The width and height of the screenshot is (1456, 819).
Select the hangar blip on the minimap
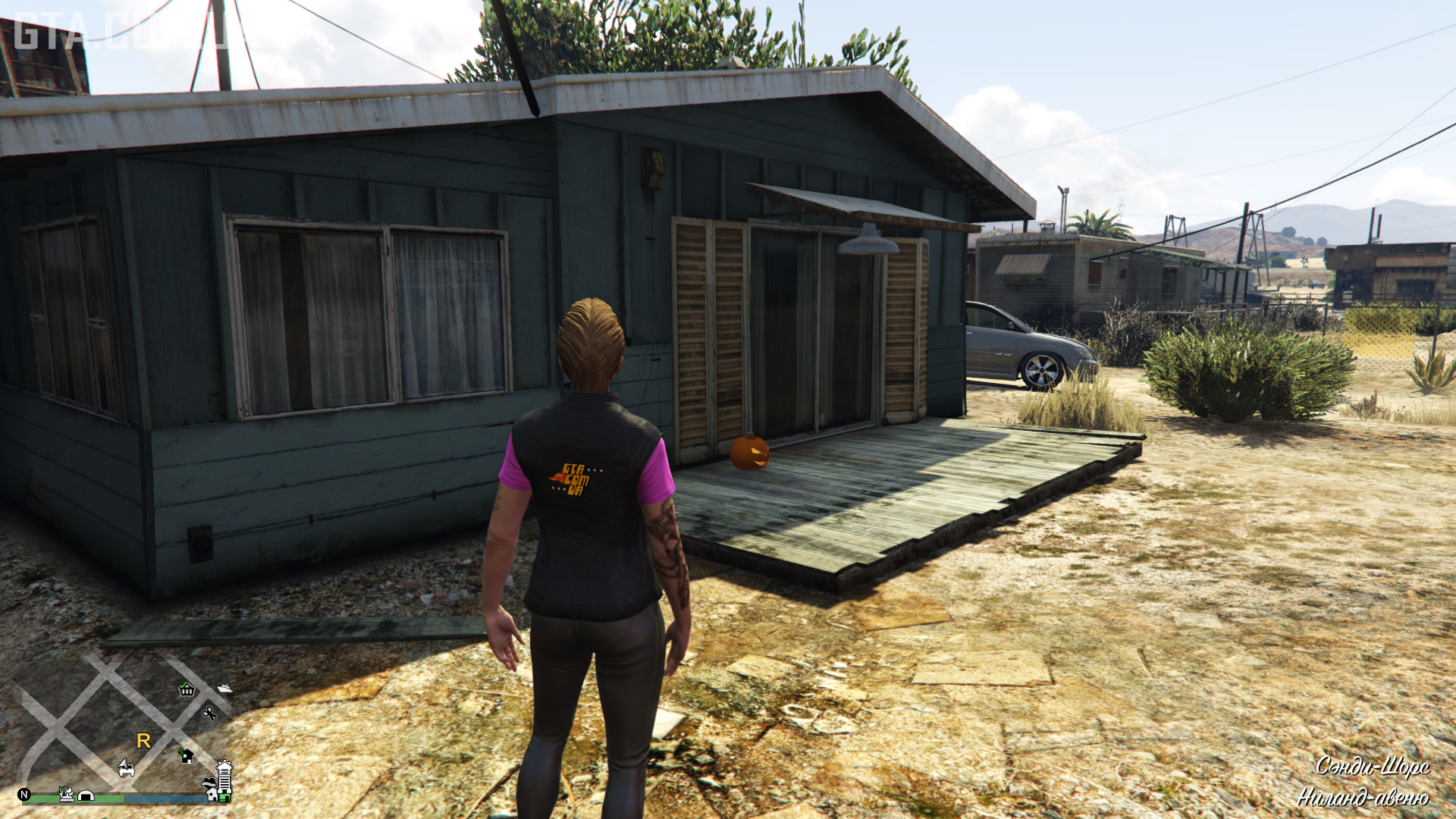click(86, 795)
